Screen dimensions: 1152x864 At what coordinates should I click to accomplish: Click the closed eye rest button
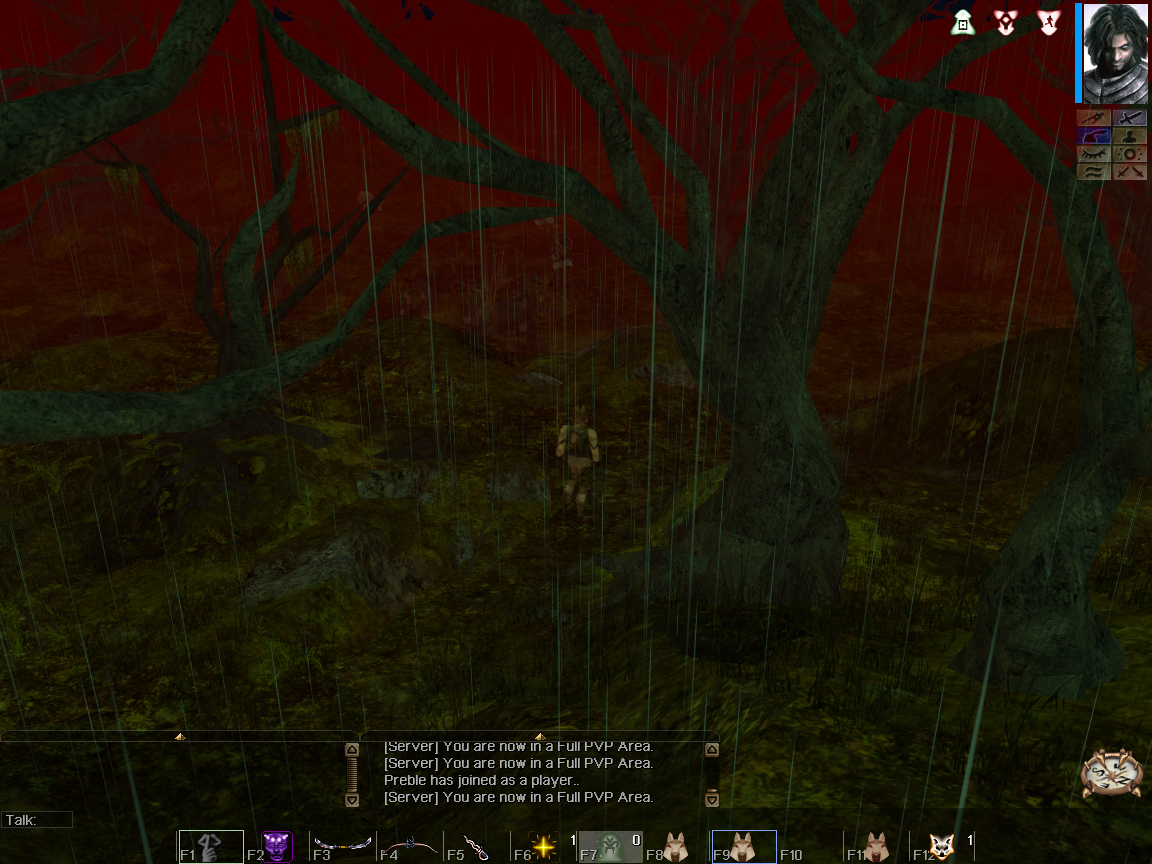point(1093,154)
